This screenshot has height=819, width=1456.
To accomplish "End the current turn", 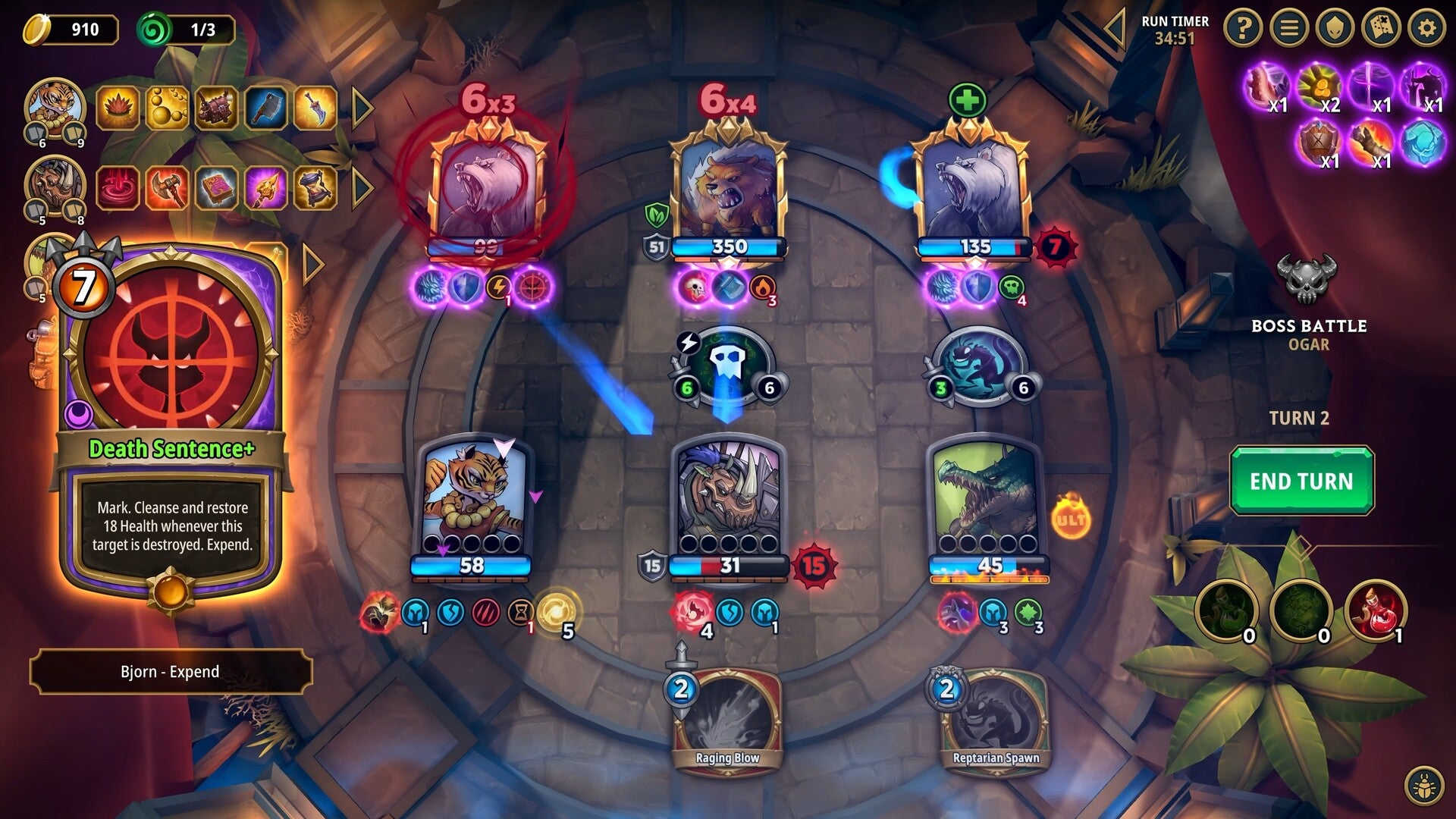I will (x=1301, y=481).
